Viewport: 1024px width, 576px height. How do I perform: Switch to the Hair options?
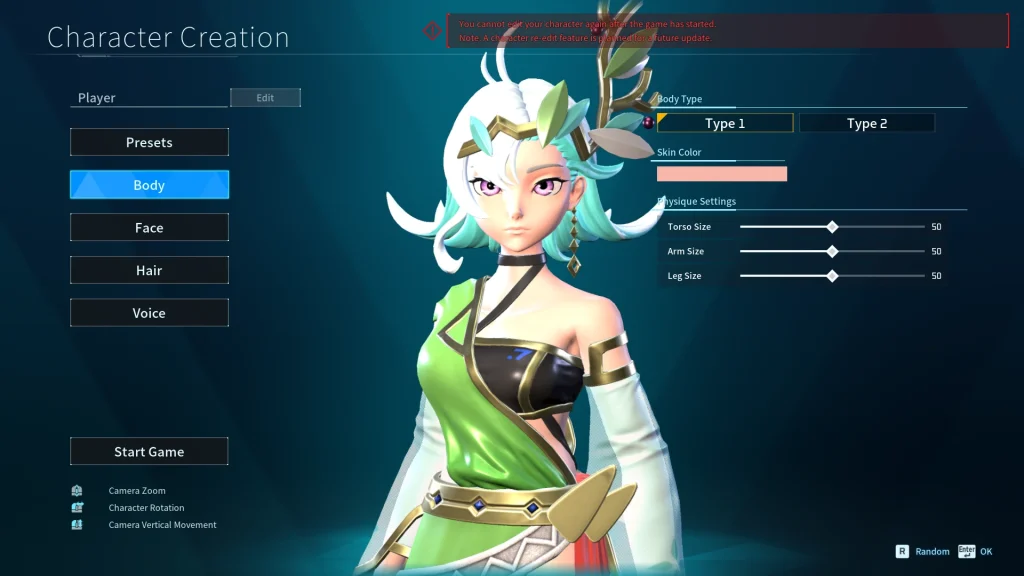(x=149, y=270)
